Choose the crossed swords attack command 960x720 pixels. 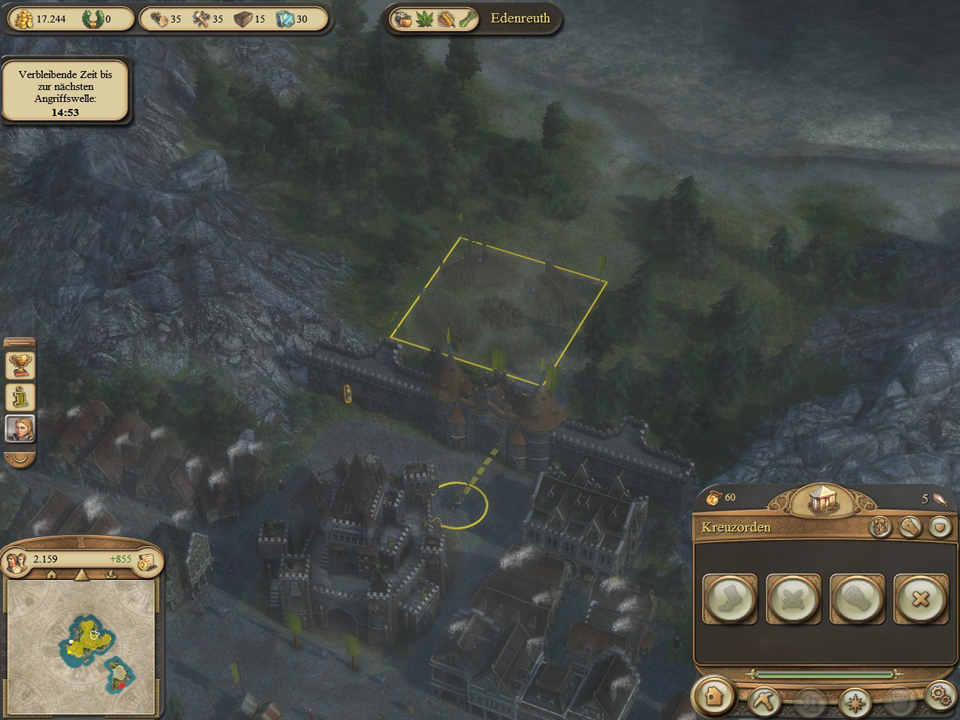tap(794, 599)
